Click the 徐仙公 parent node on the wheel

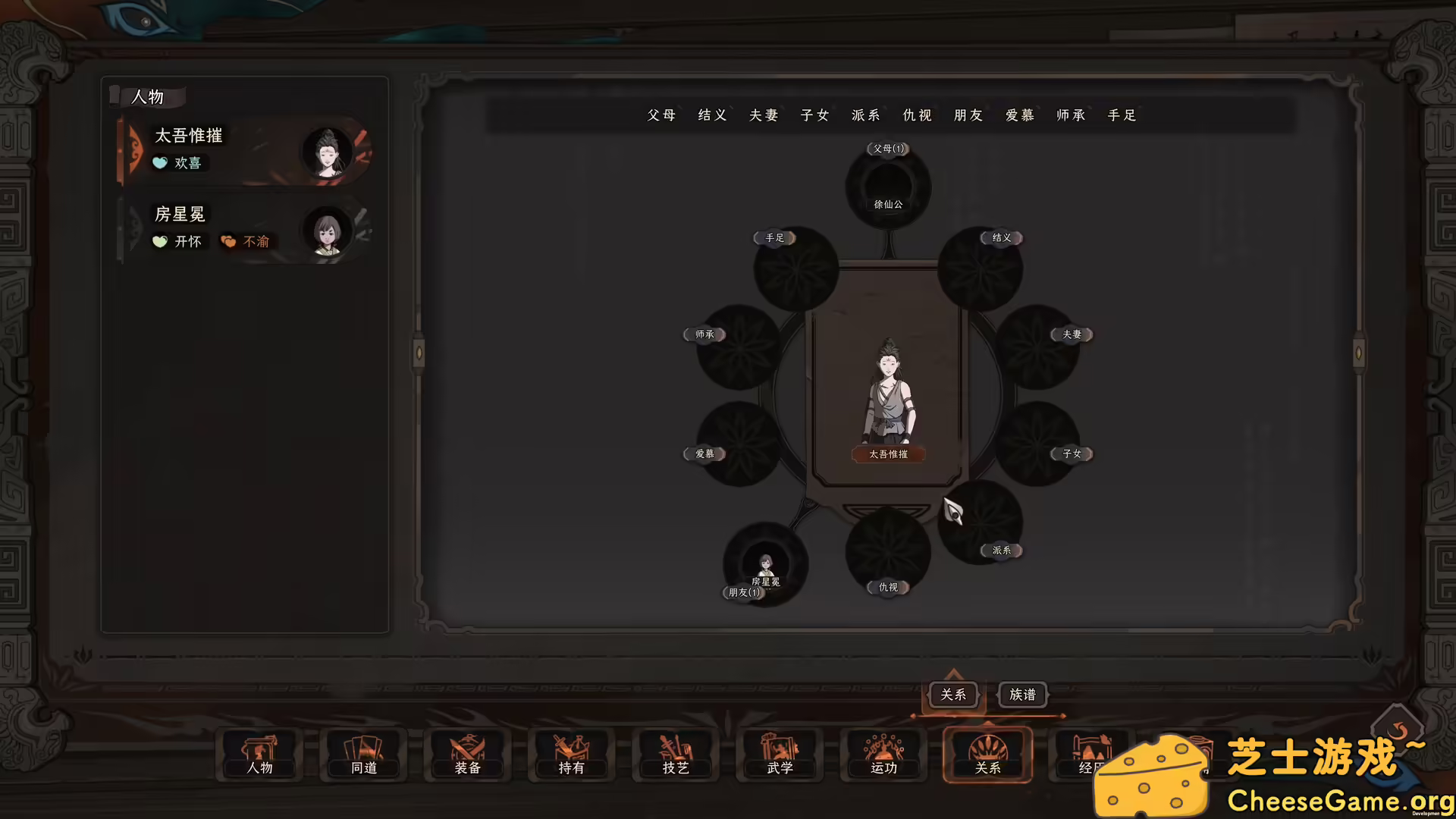click(887, 184)
